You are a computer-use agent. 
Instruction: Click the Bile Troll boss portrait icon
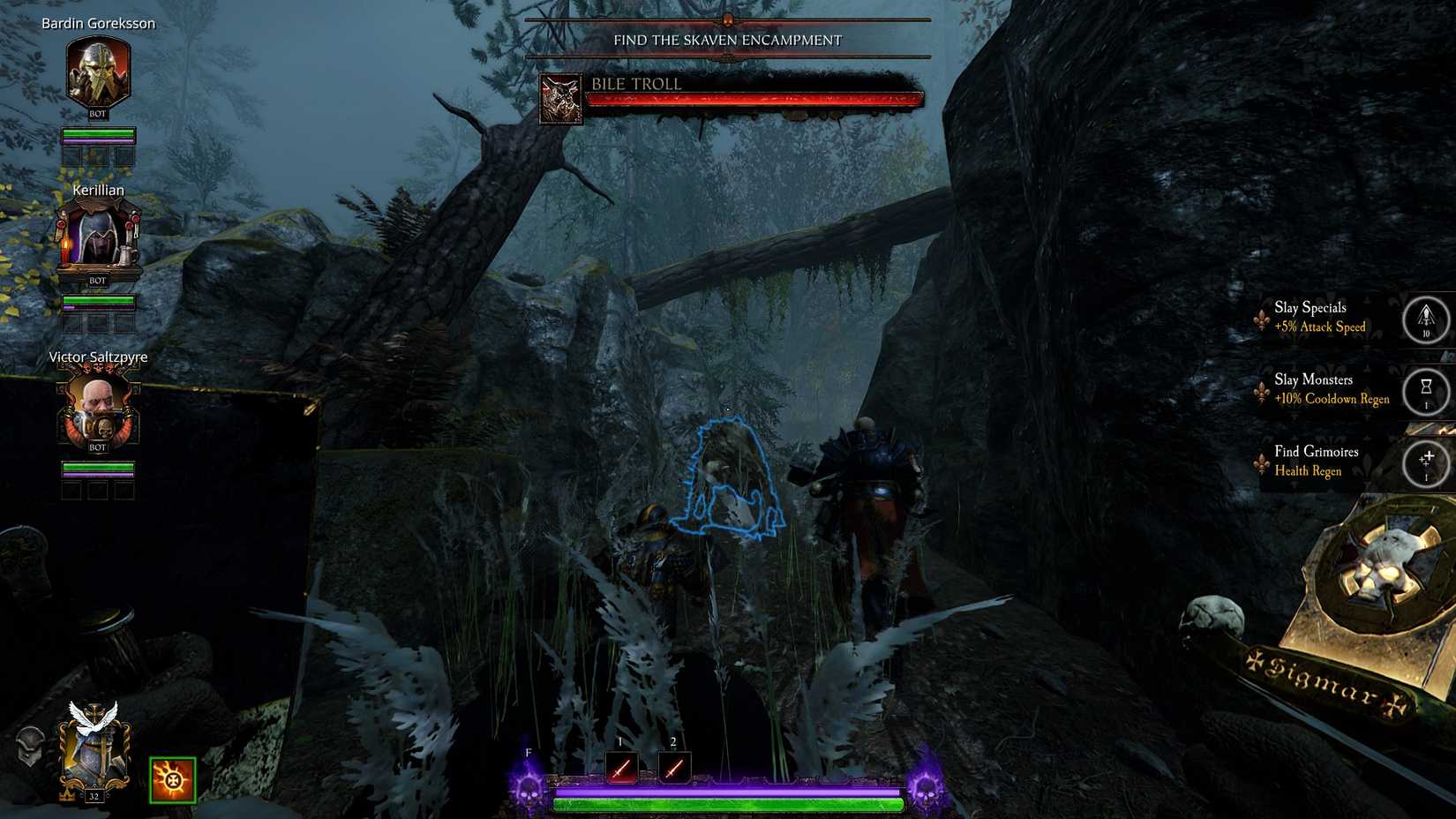pos(560,97)
